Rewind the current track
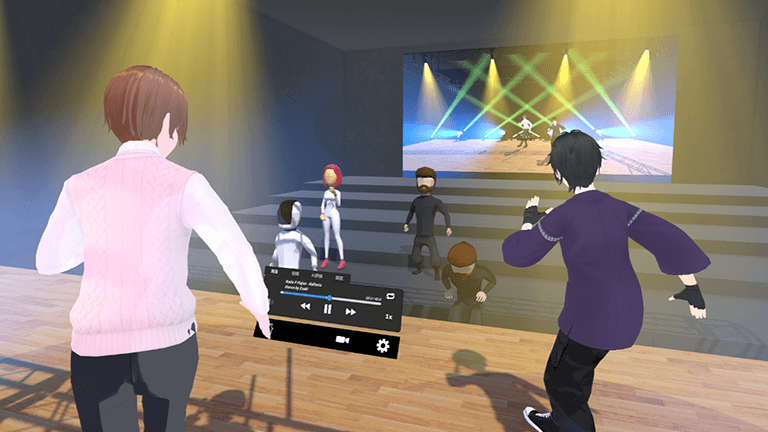Screen dimensions: 768x432 304,308
